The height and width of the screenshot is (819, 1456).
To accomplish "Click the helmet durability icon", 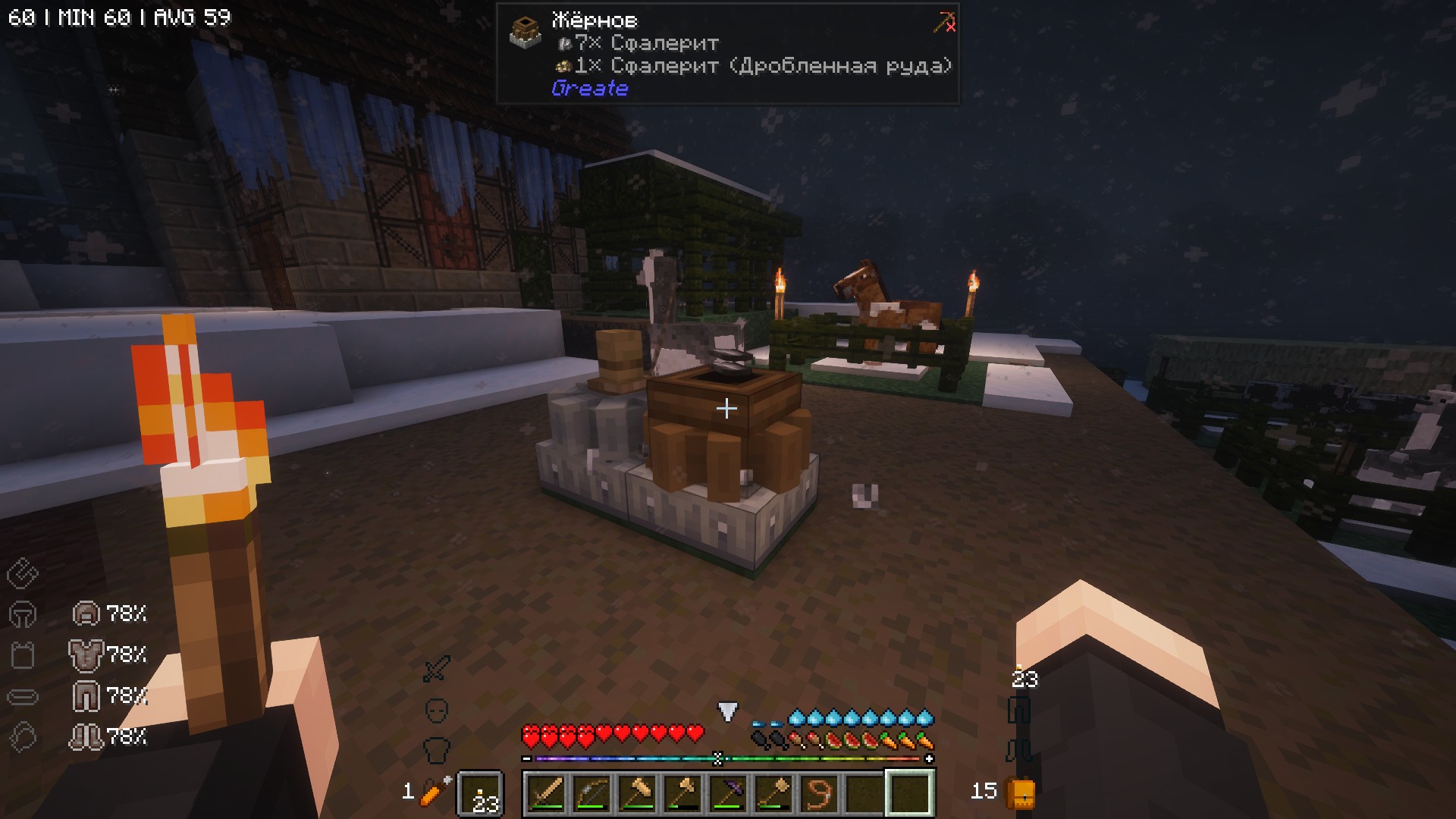I will pos(86,613).
